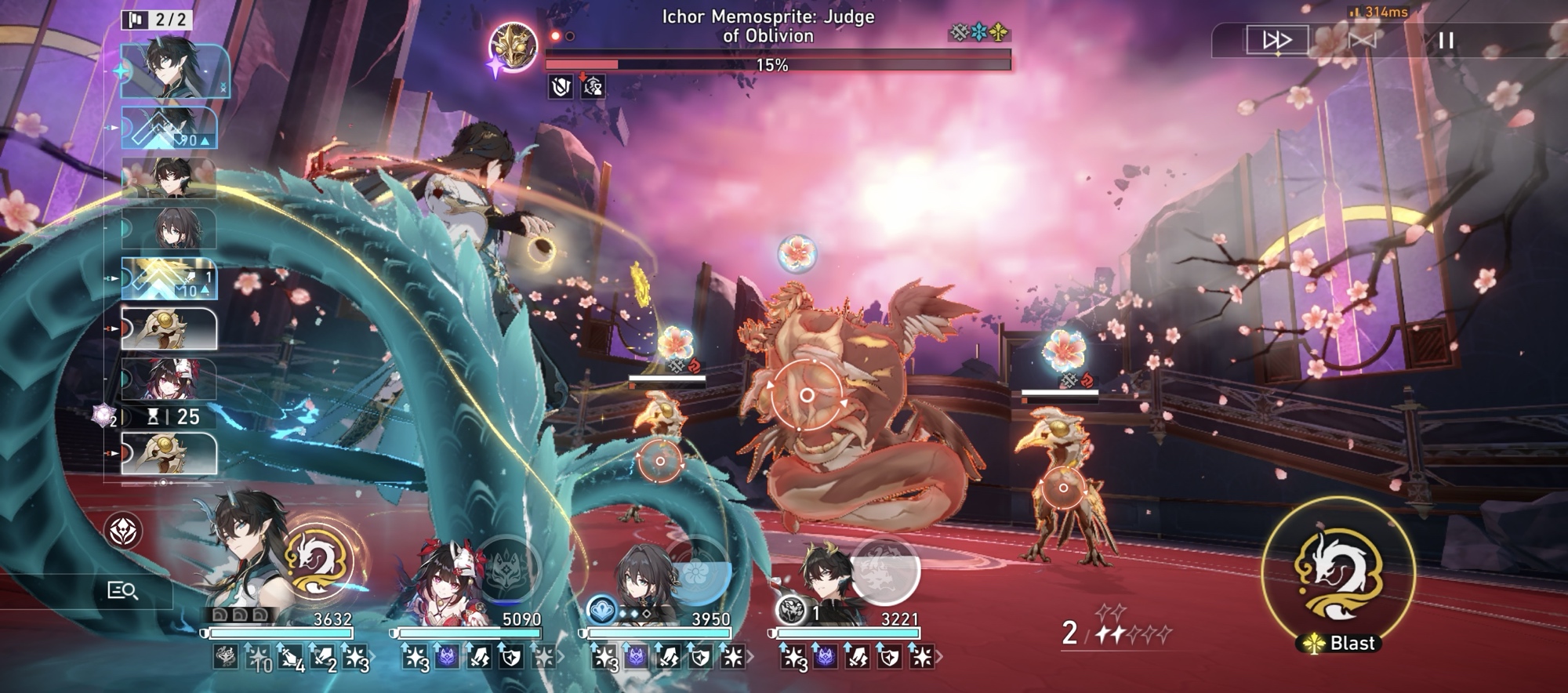The width and height of the screenshot is (1568, 693).
Task: Inspect the boss weakness element icons
Action: (x=978, y=33)
